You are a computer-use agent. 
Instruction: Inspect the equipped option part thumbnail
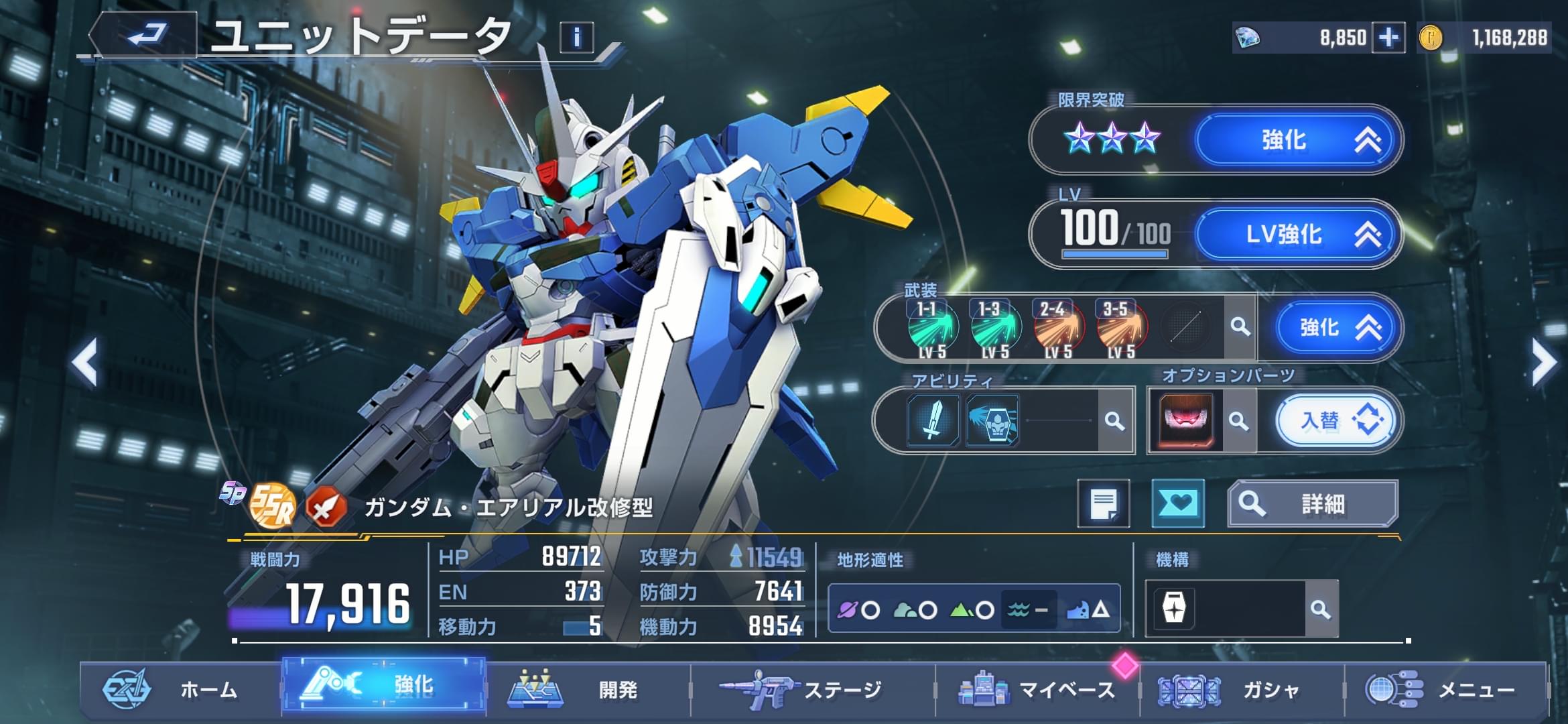tap(1185, 420)
